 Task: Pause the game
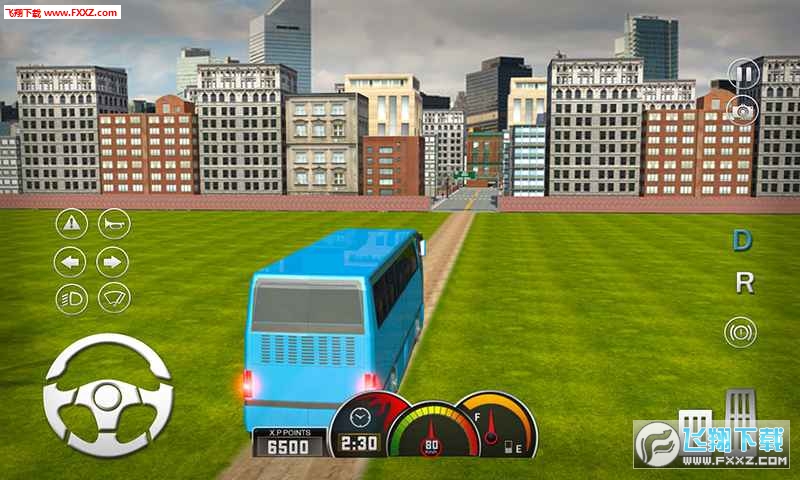743,73
